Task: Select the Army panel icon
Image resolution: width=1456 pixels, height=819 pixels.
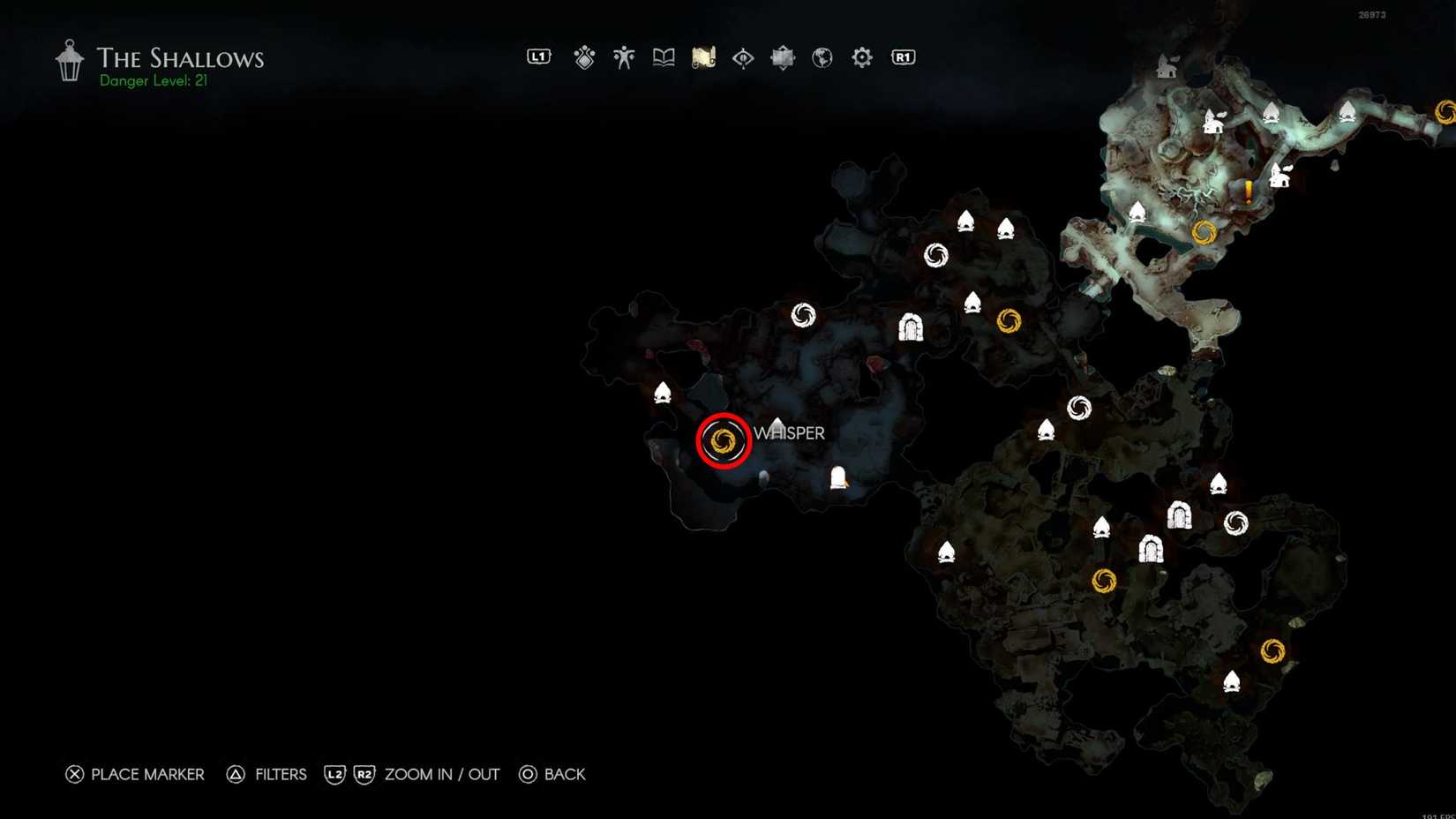Action: click(x=782, y=56)
